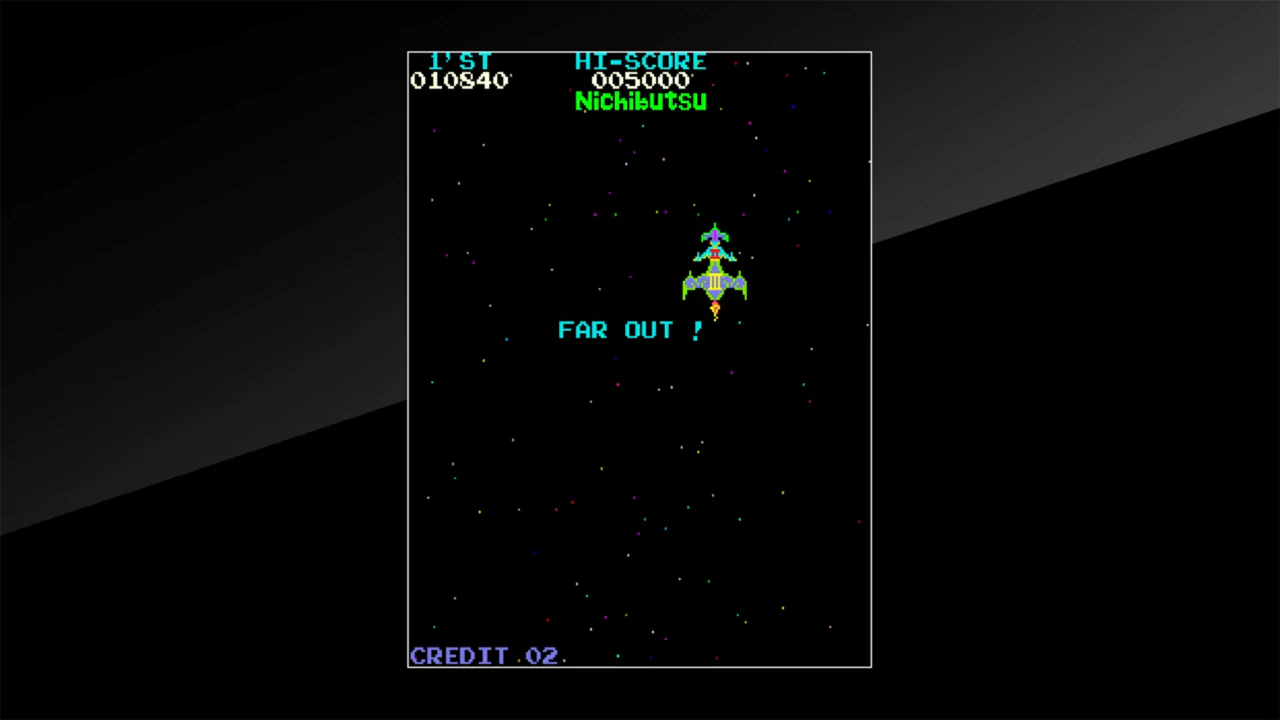Click the current score 010840

pyautogui.click(x=459, y=80)
